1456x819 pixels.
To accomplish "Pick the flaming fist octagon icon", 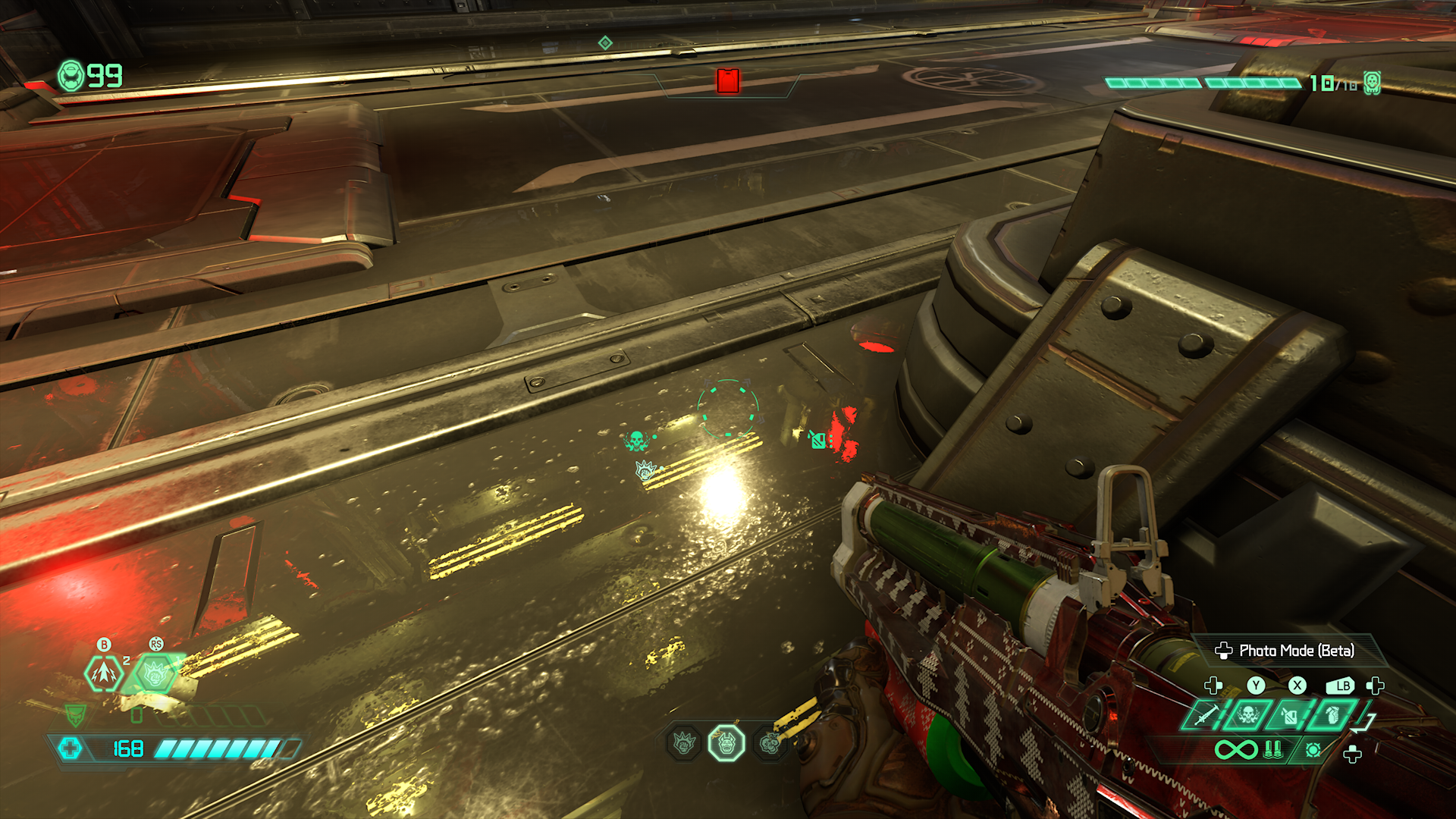I will [x=684, y=743].
